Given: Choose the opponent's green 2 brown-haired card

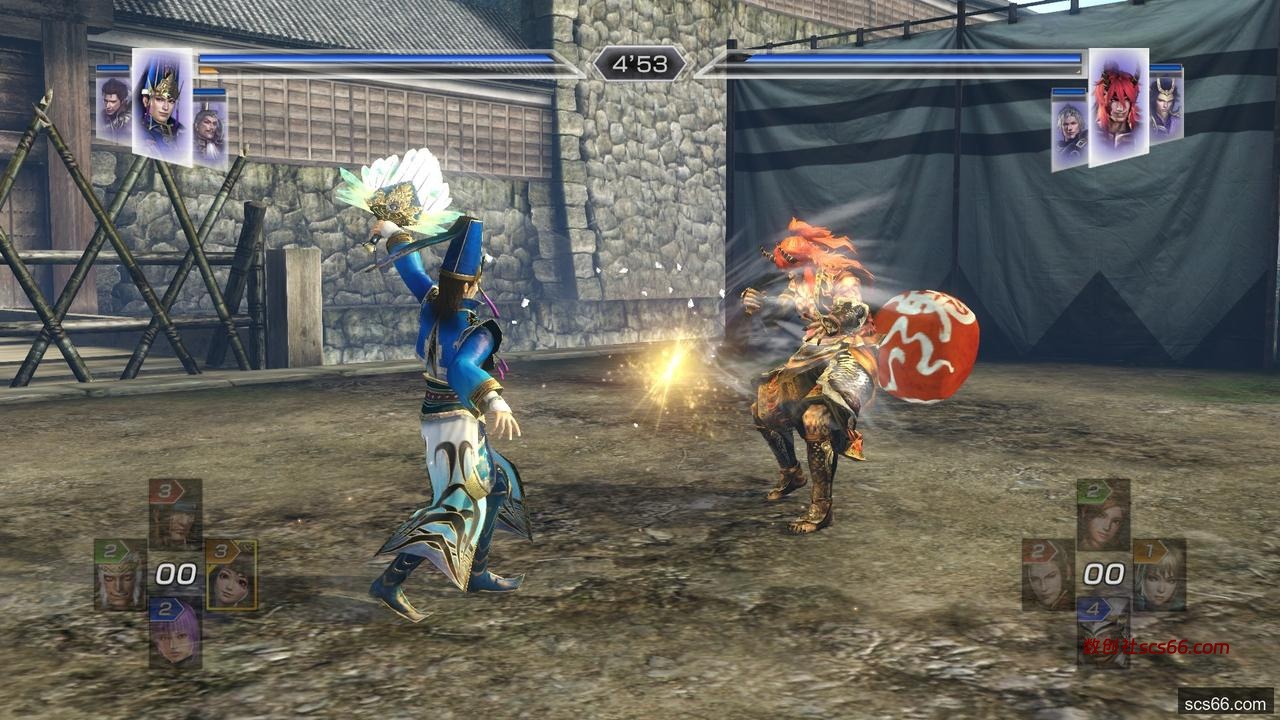Looking at the screenshot, I should 1103,513.
